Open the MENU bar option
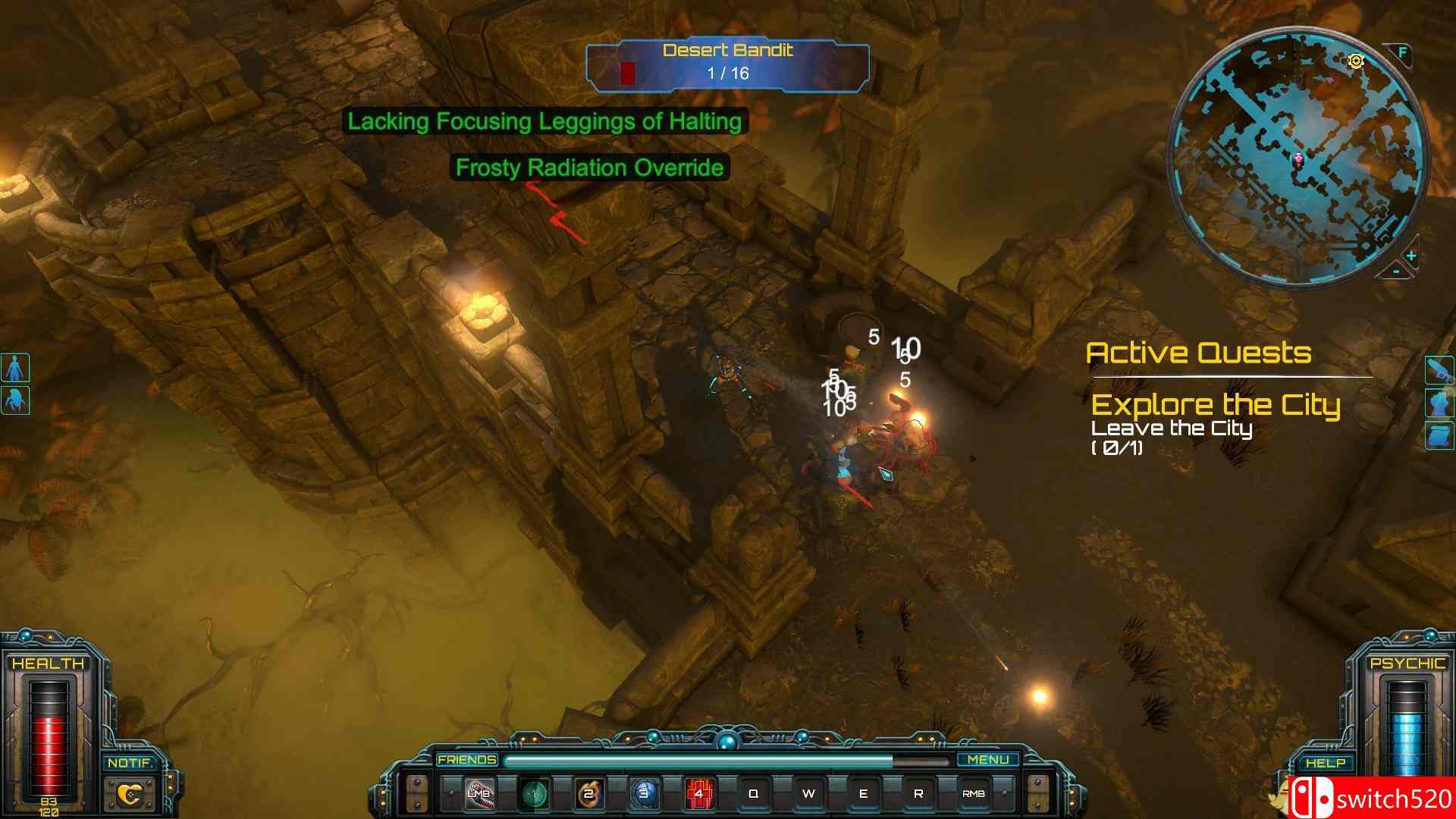 [990, 759]
